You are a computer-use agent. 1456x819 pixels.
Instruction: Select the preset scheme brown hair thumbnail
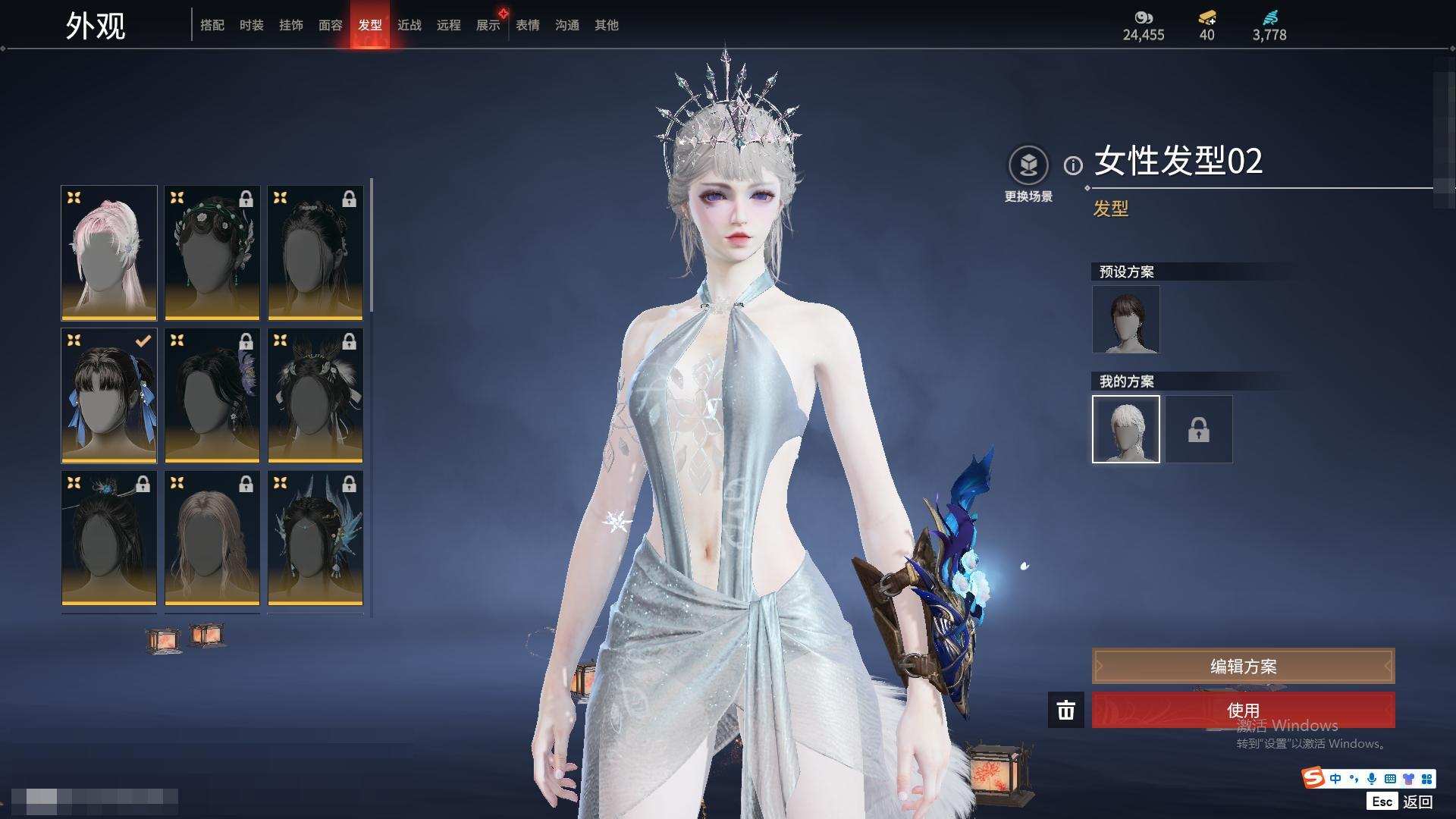pyautogui.click(x=1125, y=319)
